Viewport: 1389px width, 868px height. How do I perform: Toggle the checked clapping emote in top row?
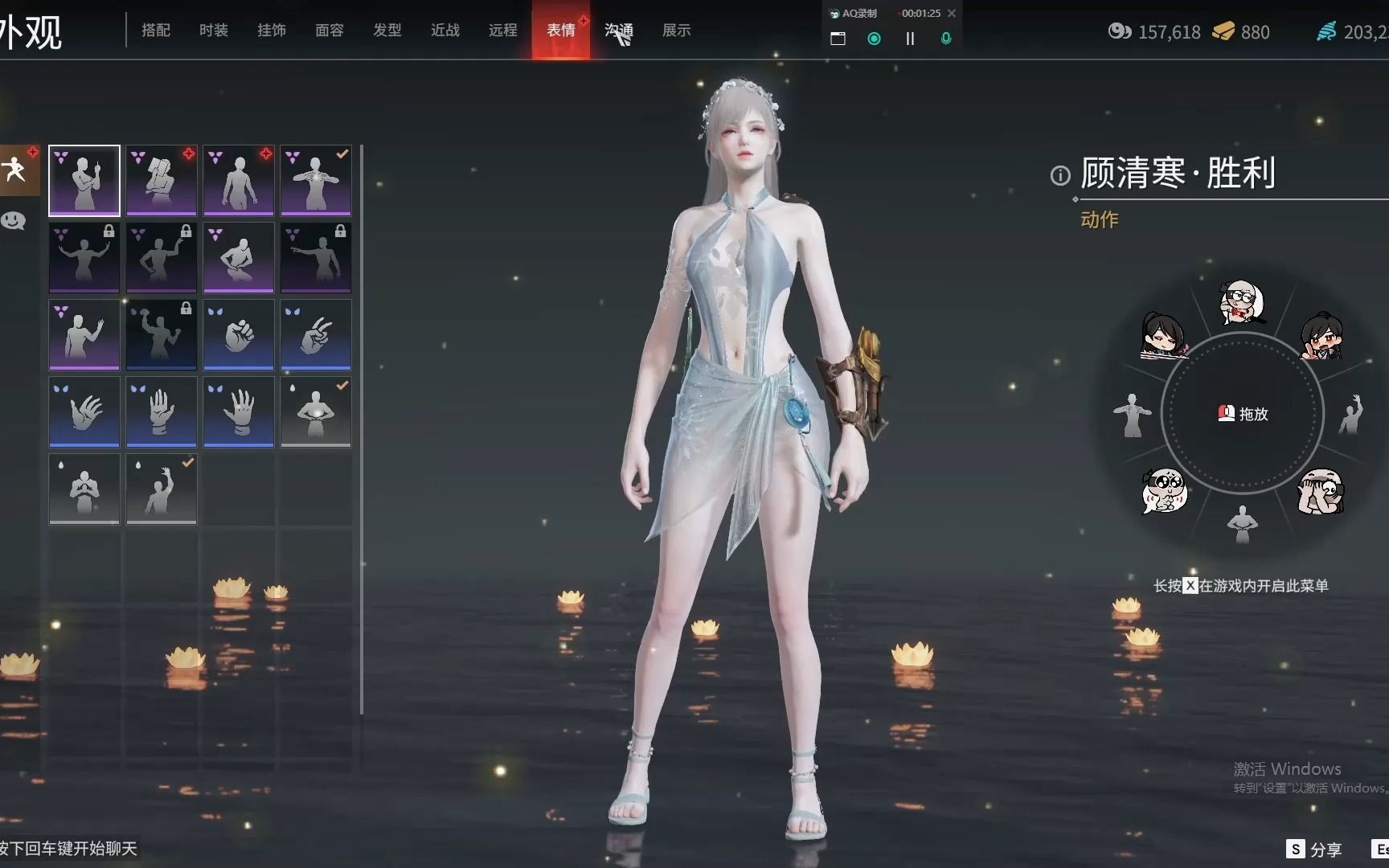pos(316,180)
